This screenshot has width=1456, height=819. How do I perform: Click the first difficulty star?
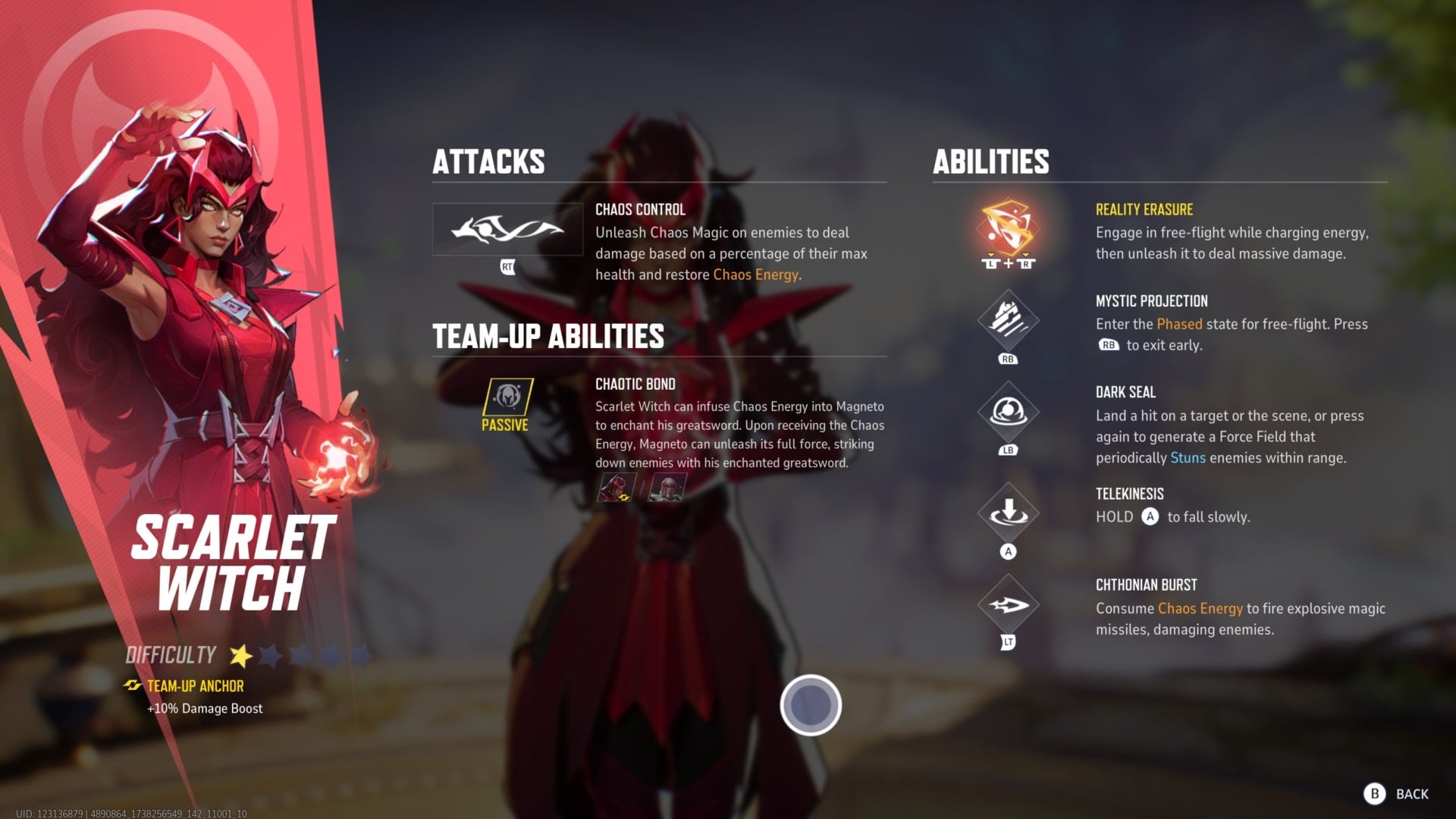(241, 655)
